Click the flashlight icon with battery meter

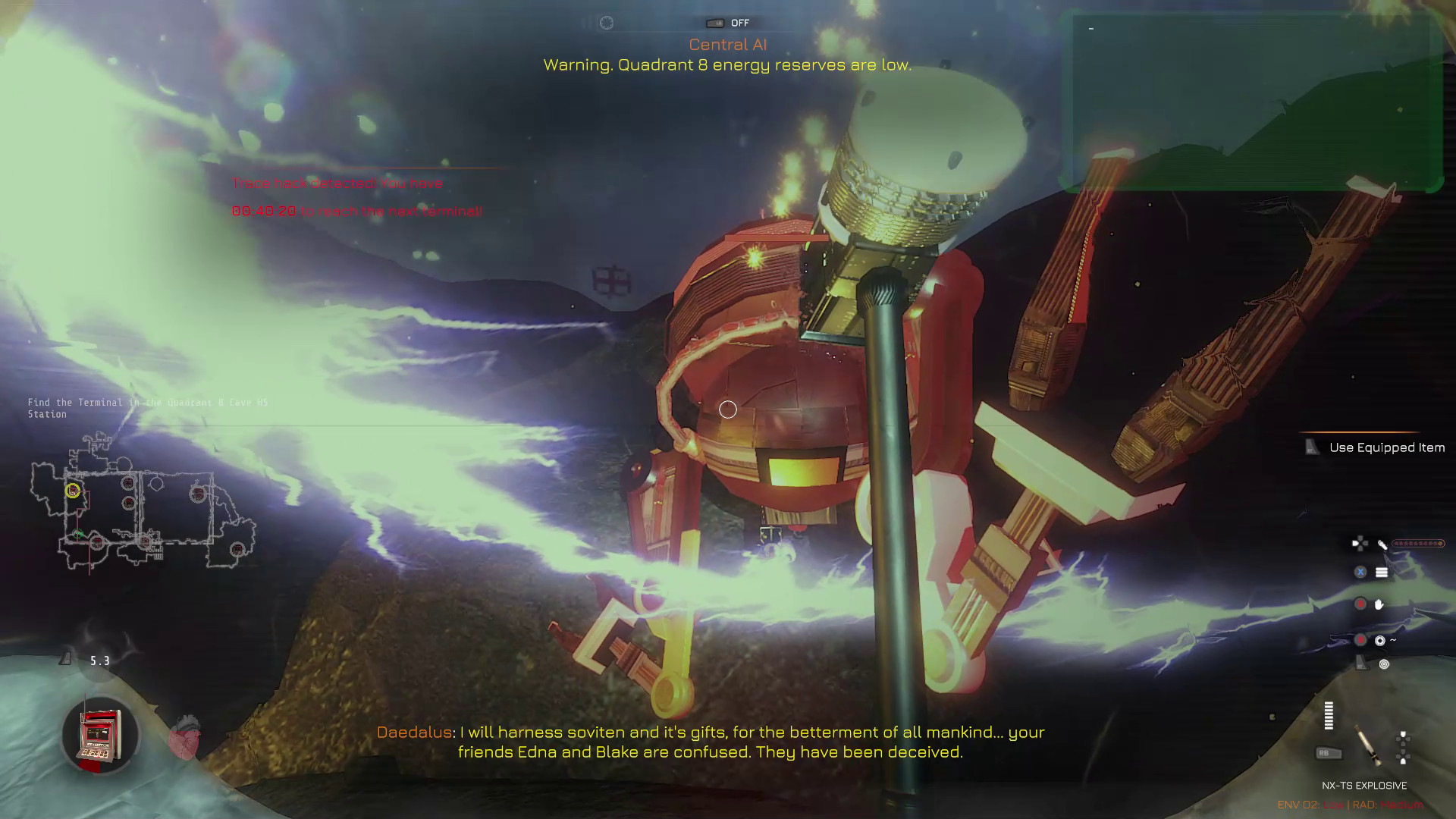coord(1382,544)
